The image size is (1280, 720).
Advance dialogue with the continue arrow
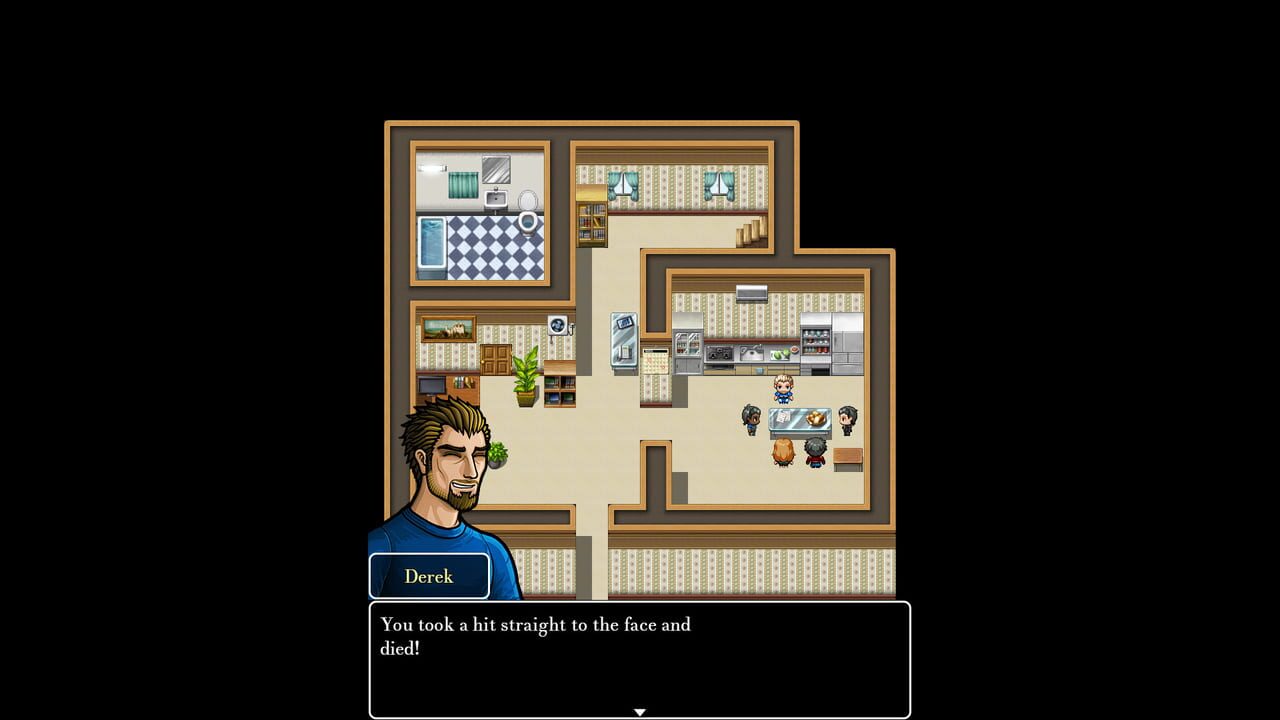[640, 712]
